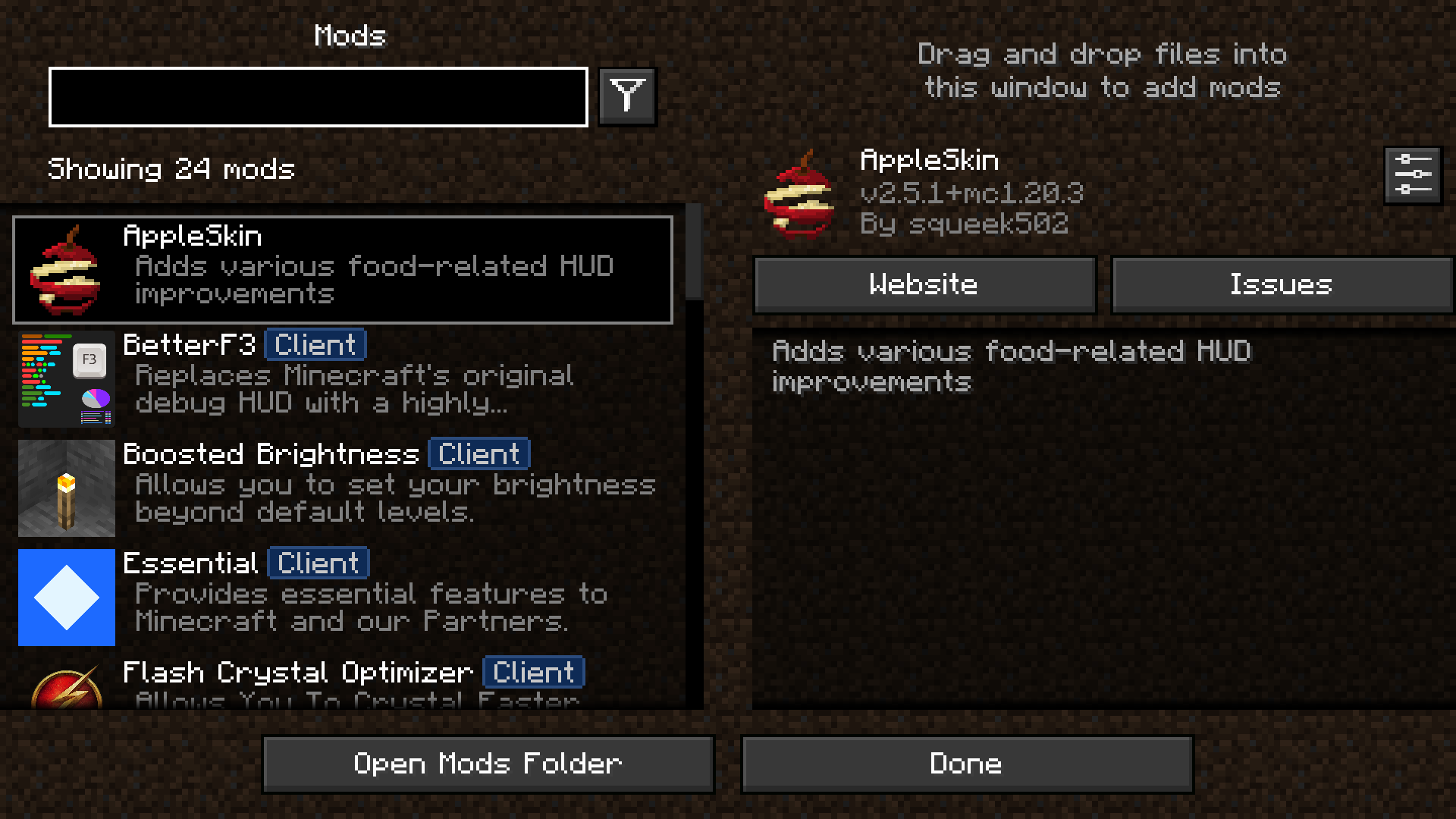Click the Boosted Brightness torch icon
1456x819 pixels.
tap(66, 488)
